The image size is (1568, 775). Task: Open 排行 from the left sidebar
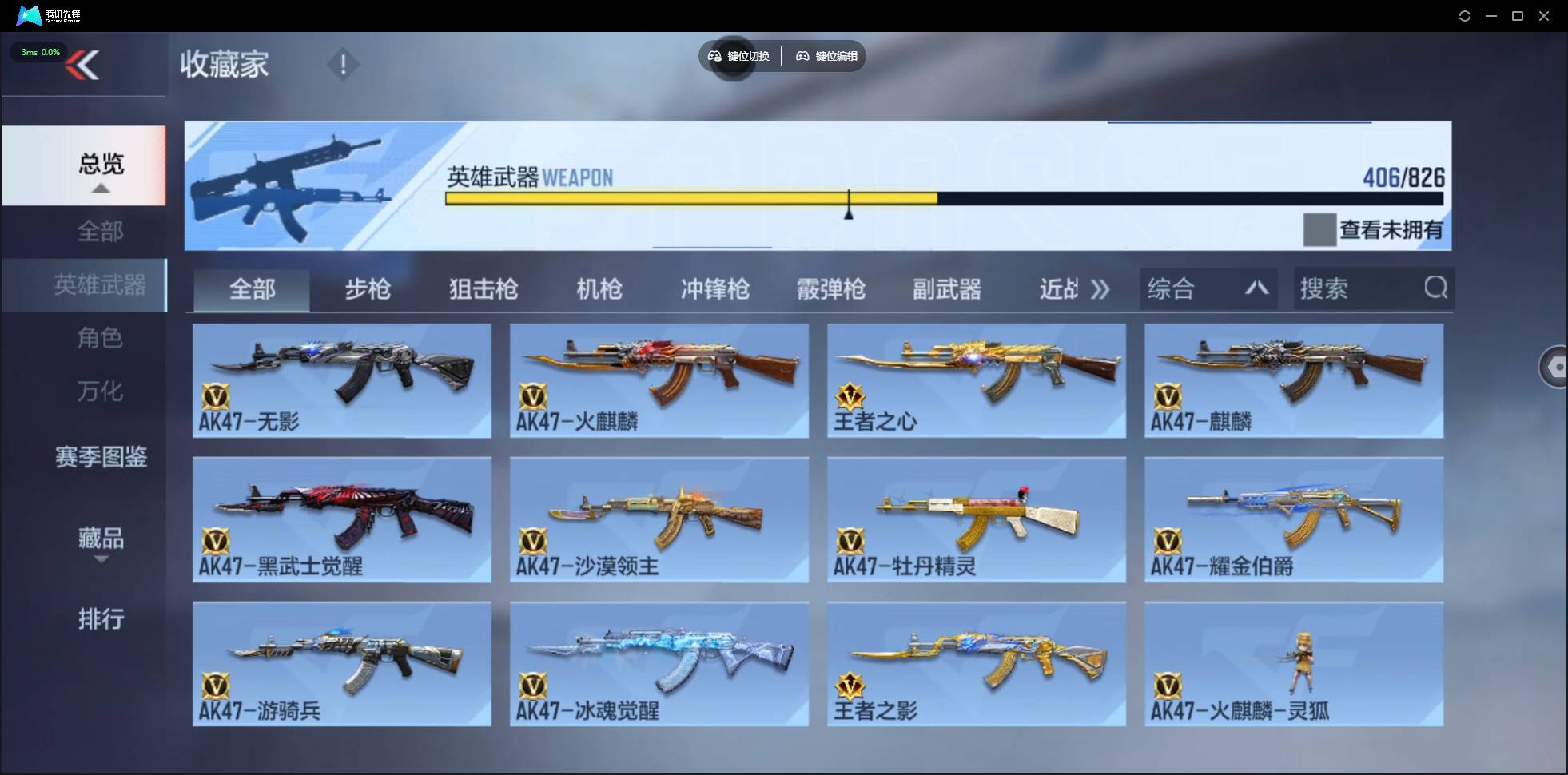point(101,620)
